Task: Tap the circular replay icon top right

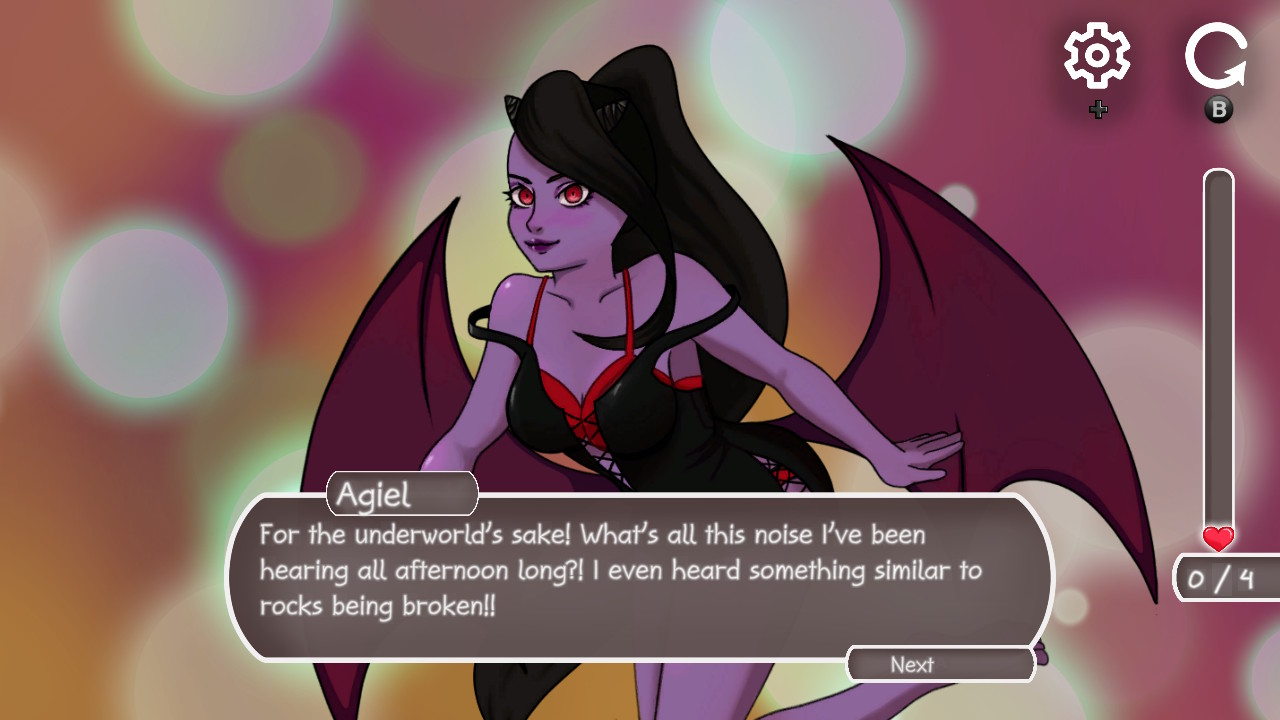Action: pos(1216,57)
